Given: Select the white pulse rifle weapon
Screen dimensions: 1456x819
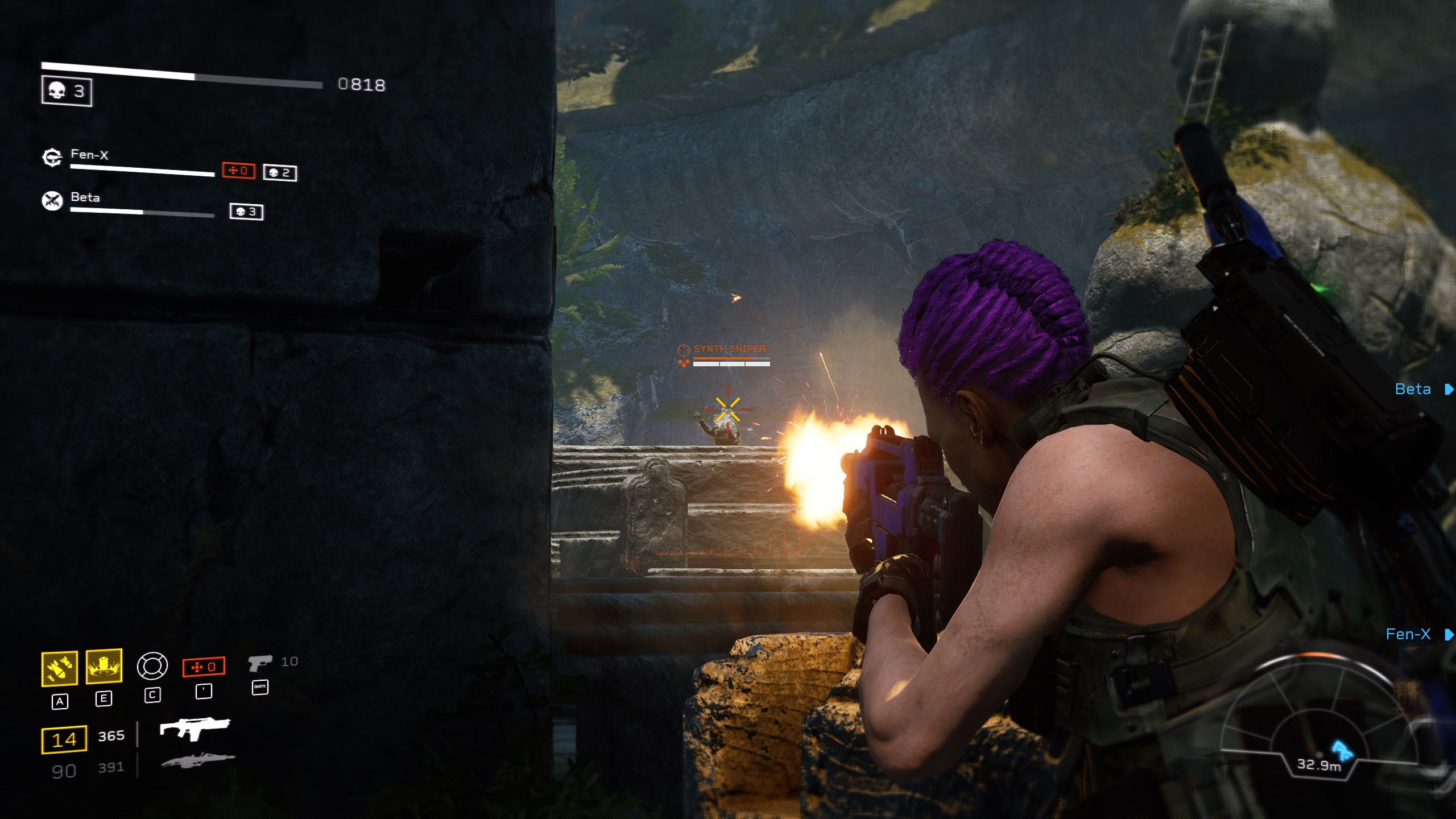Looking at the screenshot, I should pyautogui.click(x=195, y=728).
